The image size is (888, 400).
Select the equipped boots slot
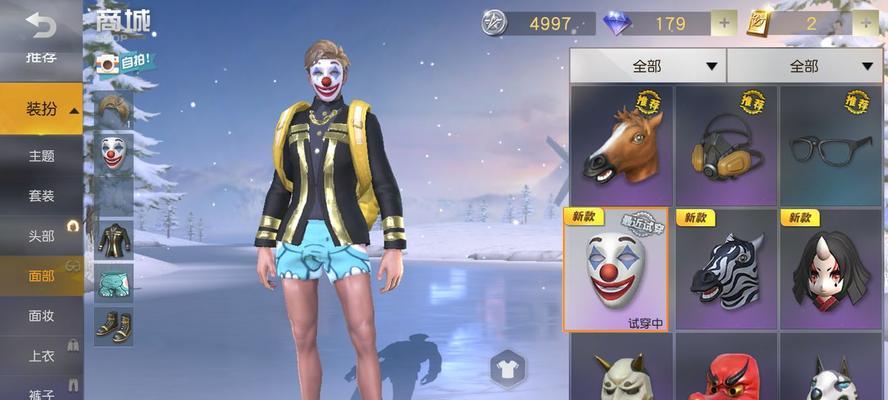point(114,325)
